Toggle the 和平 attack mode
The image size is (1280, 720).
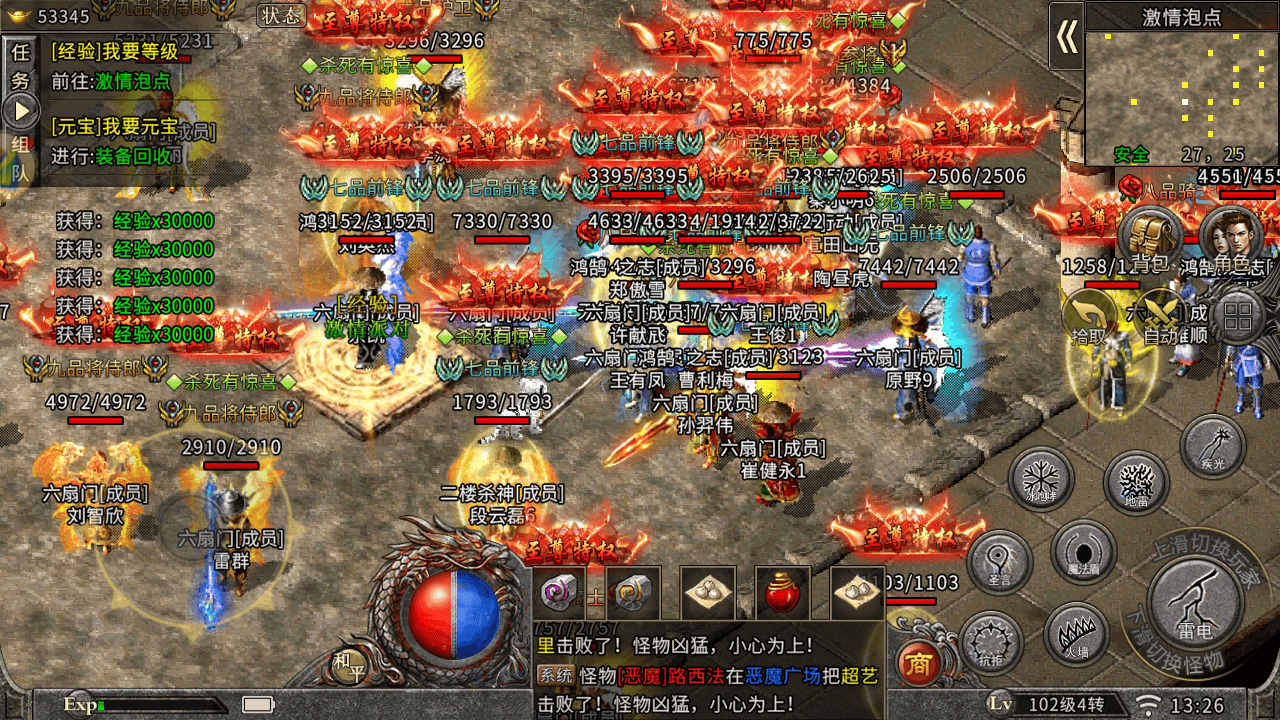348,665
